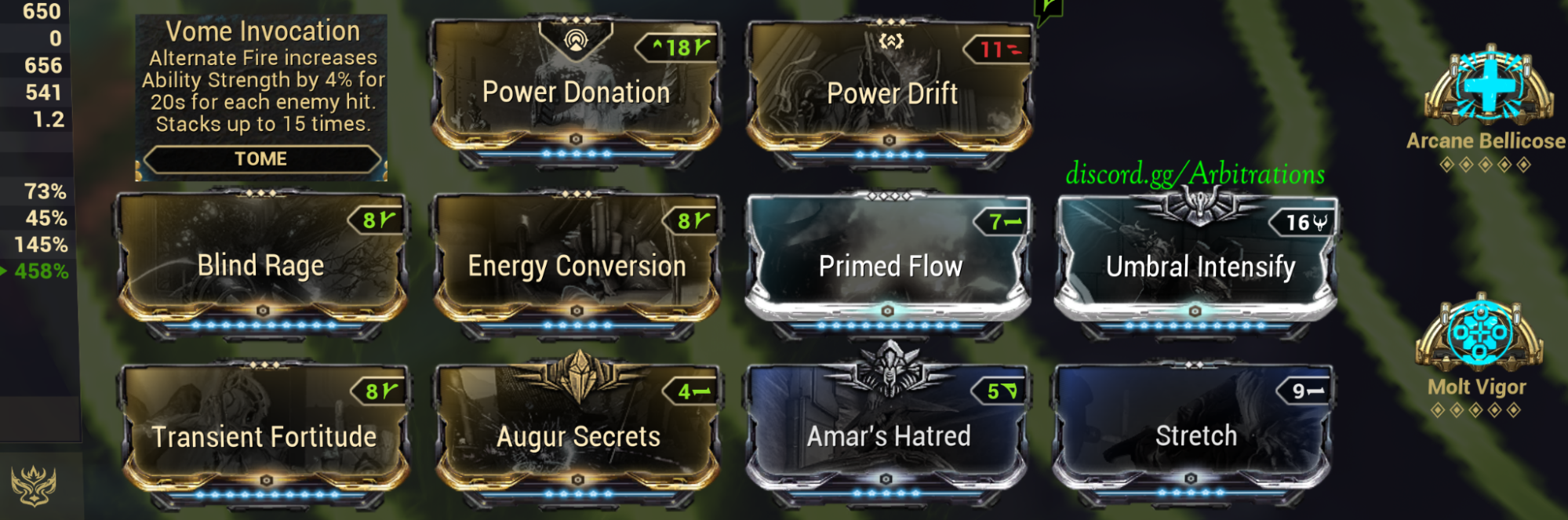The height and width of the screenshot is (520, 1568).
Task: Click the discord.gg/Arbitrations link text
Action: 1195,173
